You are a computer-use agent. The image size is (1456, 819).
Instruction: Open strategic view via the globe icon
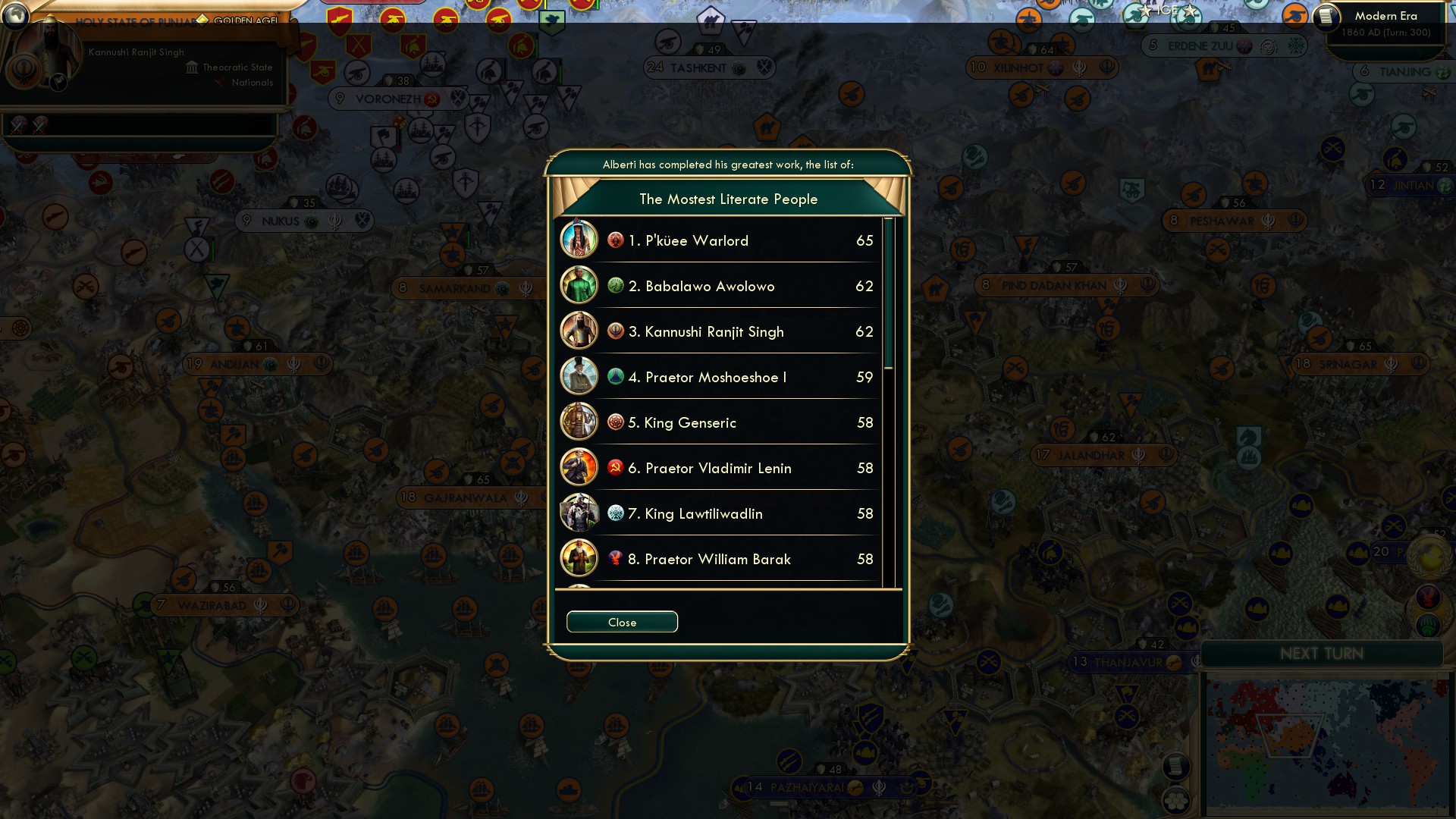(x=15, y=17)
